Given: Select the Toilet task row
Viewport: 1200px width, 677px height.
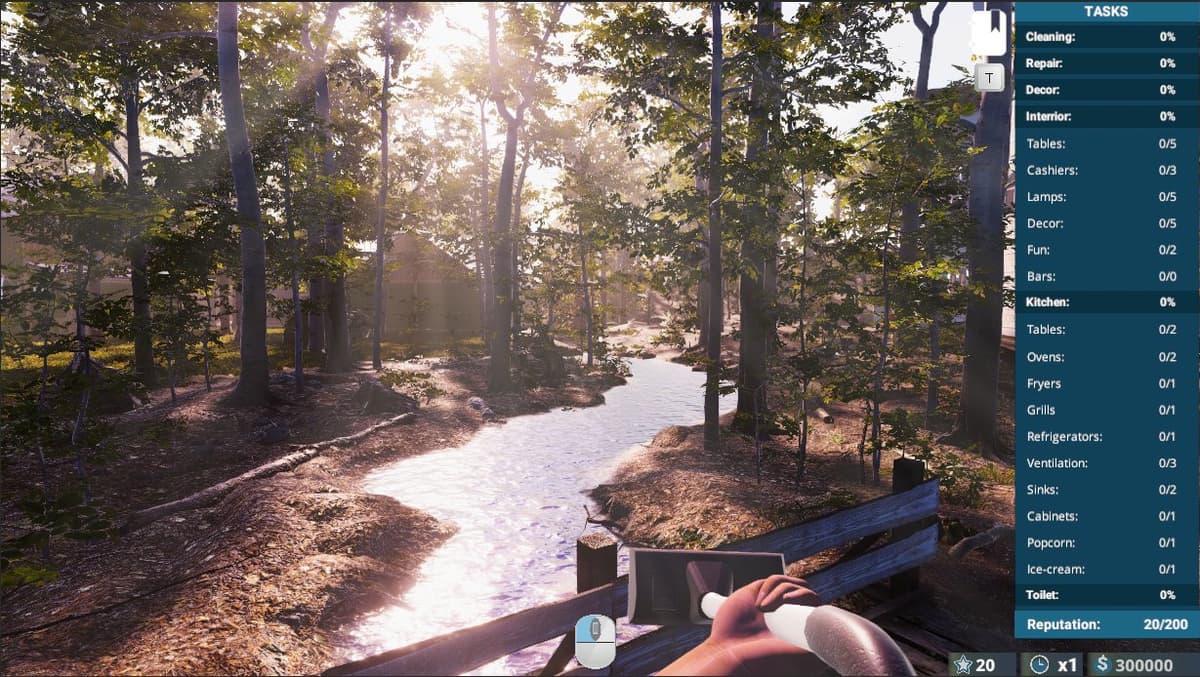Looking at the screenshot, I should [x=1106, y=595].
